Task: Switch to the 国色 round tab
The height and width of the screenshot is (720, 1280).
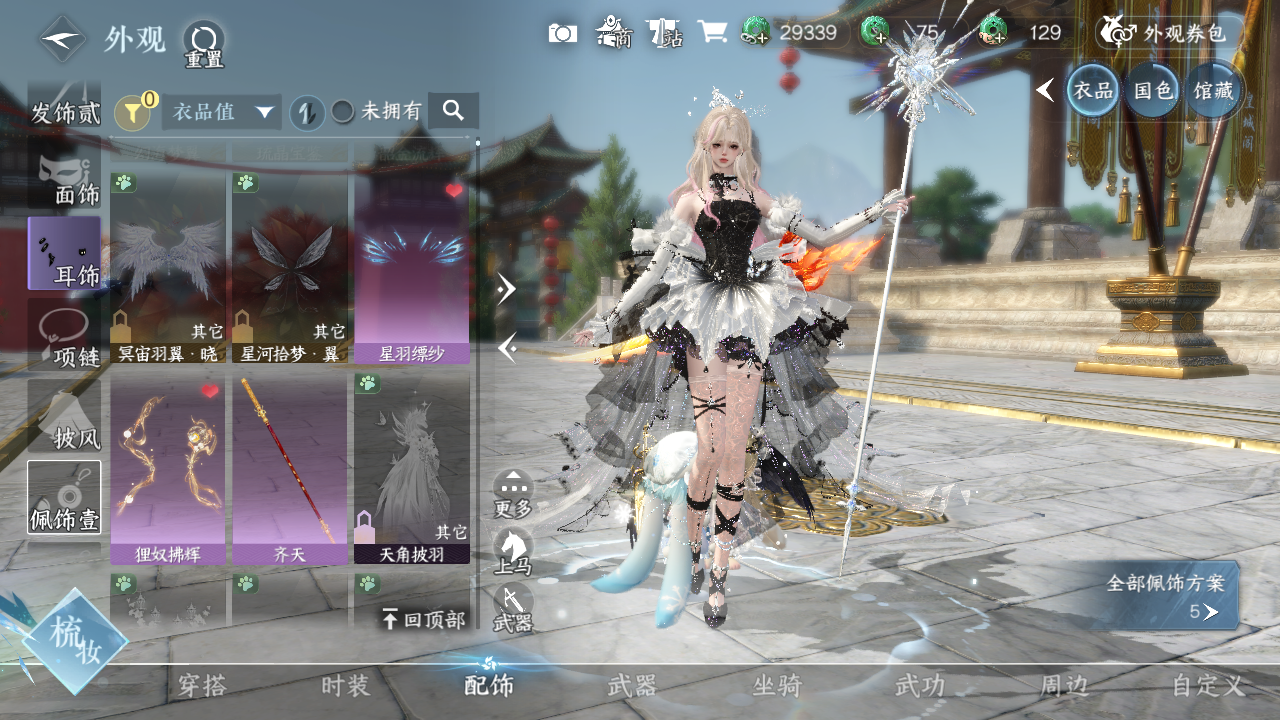Action: tap(1151, 91)
